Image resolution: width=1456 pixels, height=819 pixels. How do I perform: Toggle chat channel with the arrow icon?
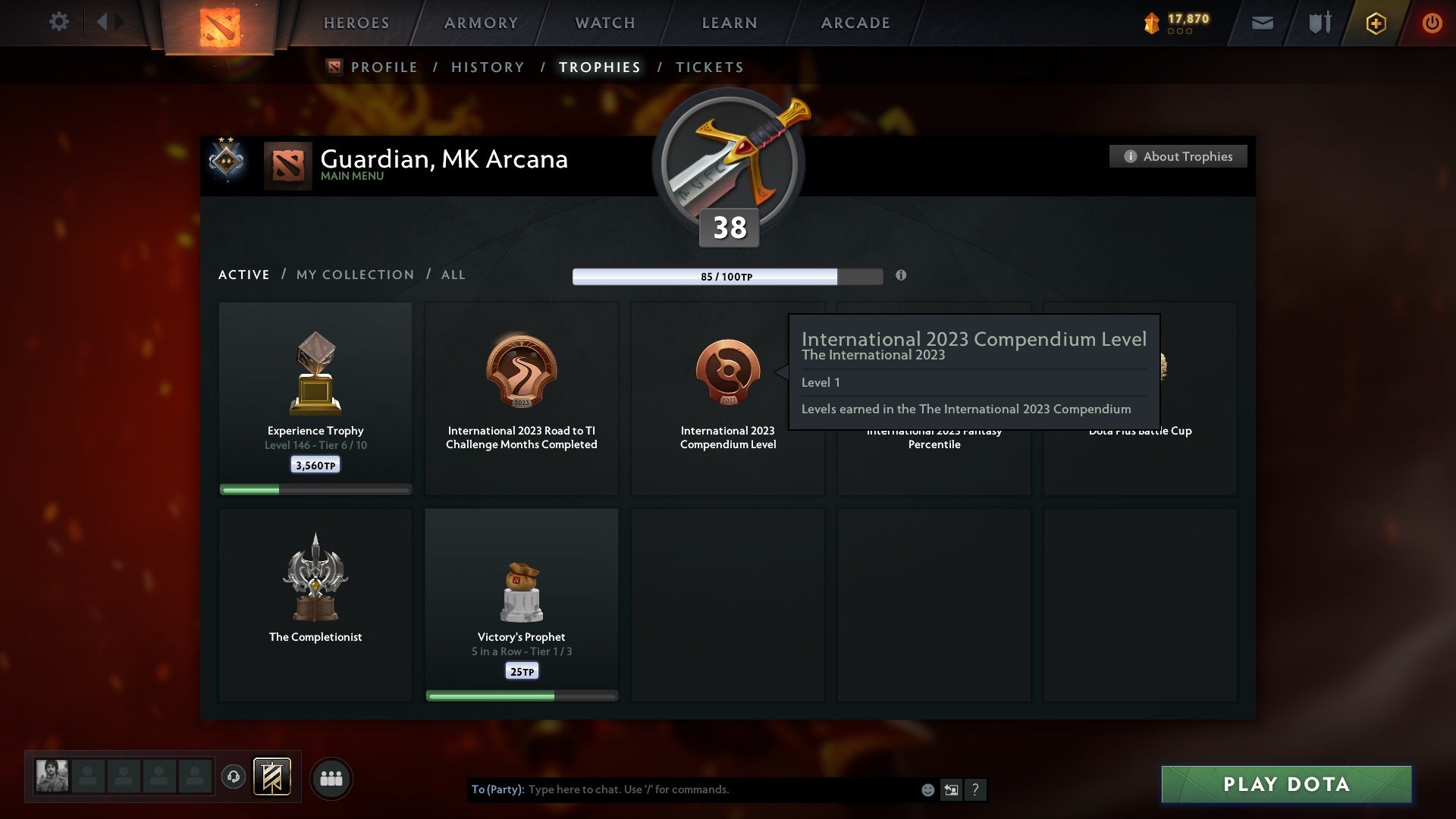[x=951, y=789]
